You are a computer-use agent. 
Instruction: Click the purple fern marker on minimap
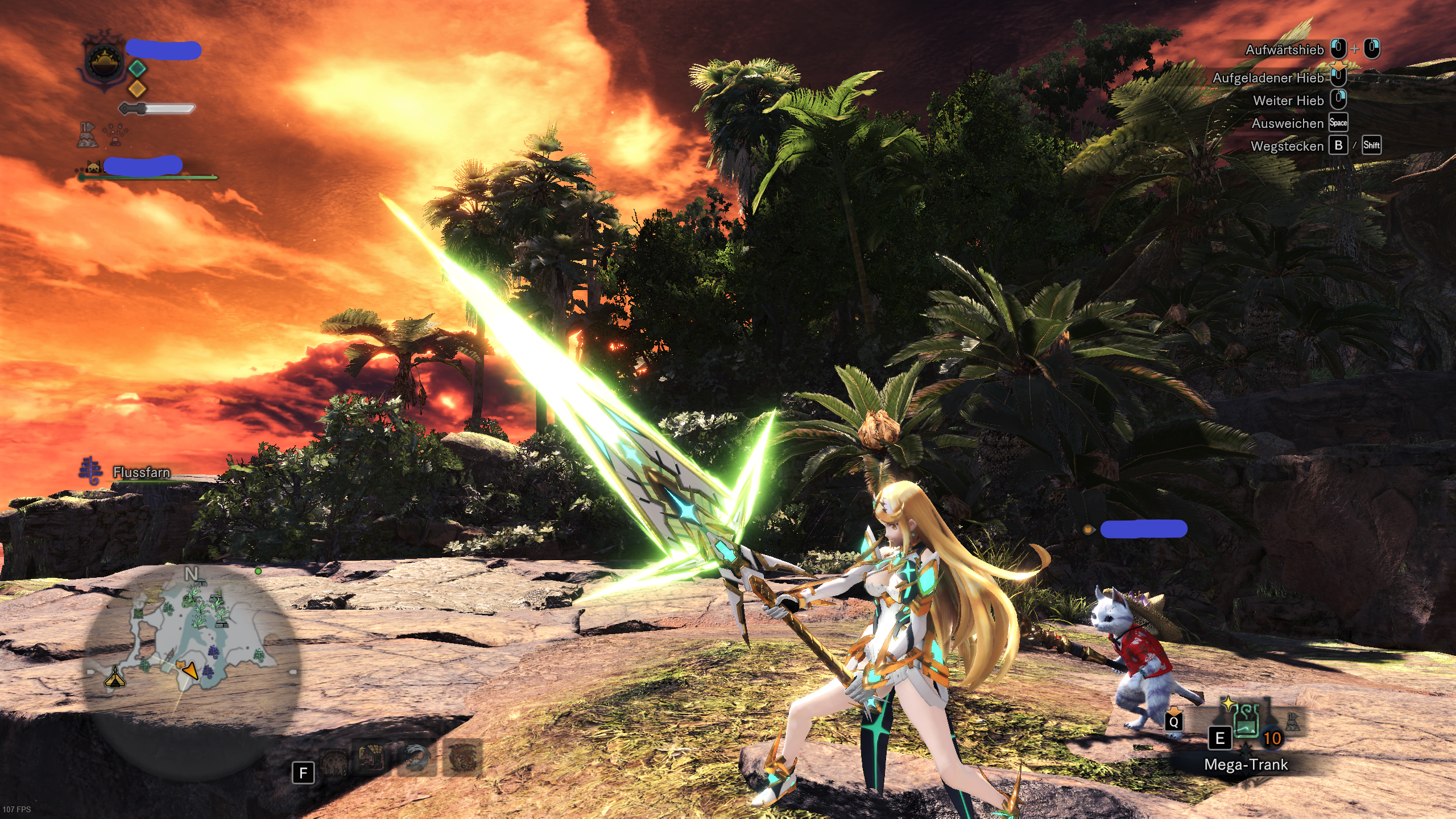tap(215, 652)
